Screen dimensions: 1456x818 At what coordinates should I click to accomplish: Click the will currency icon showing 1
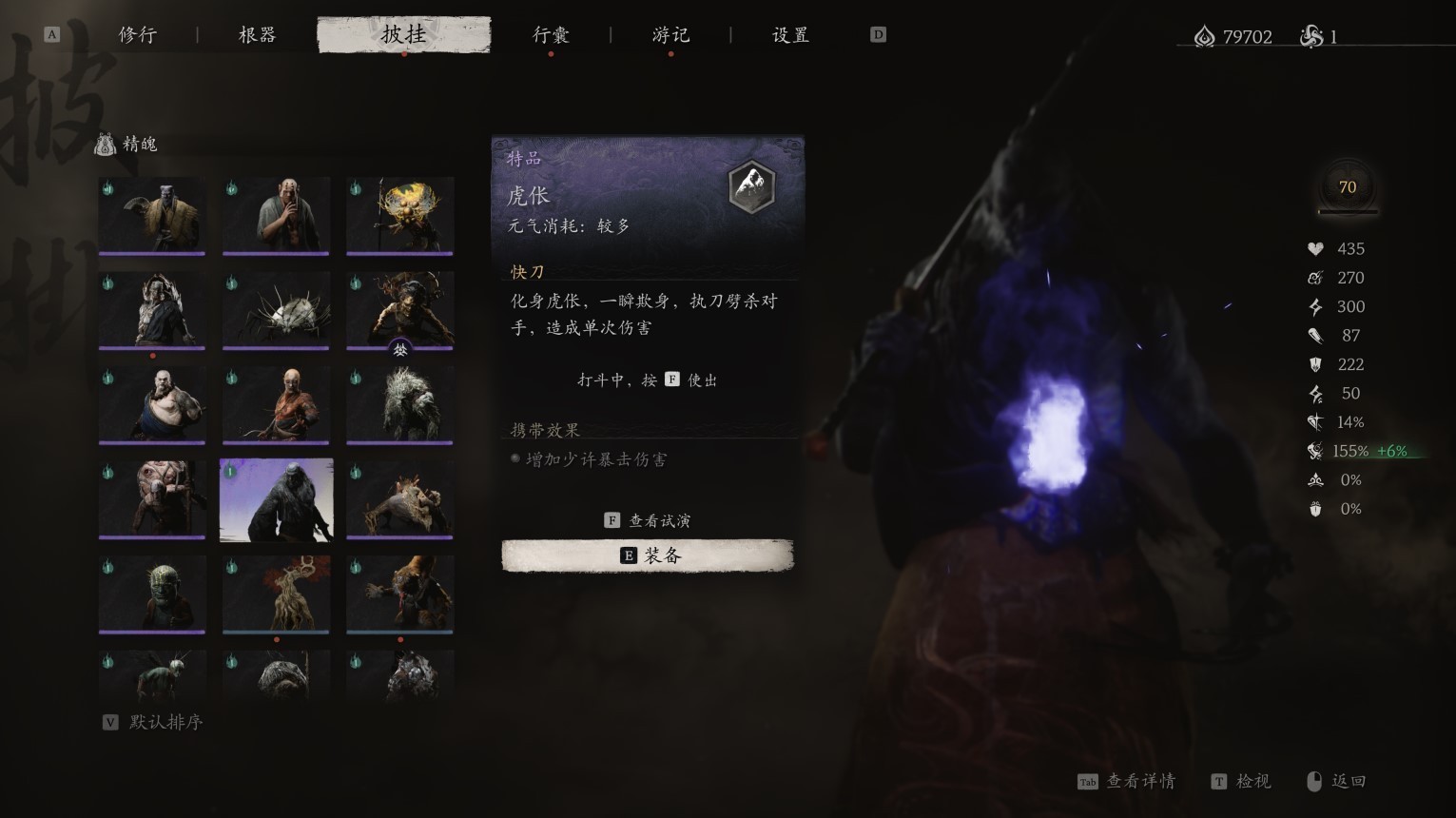pos(1314,36)
